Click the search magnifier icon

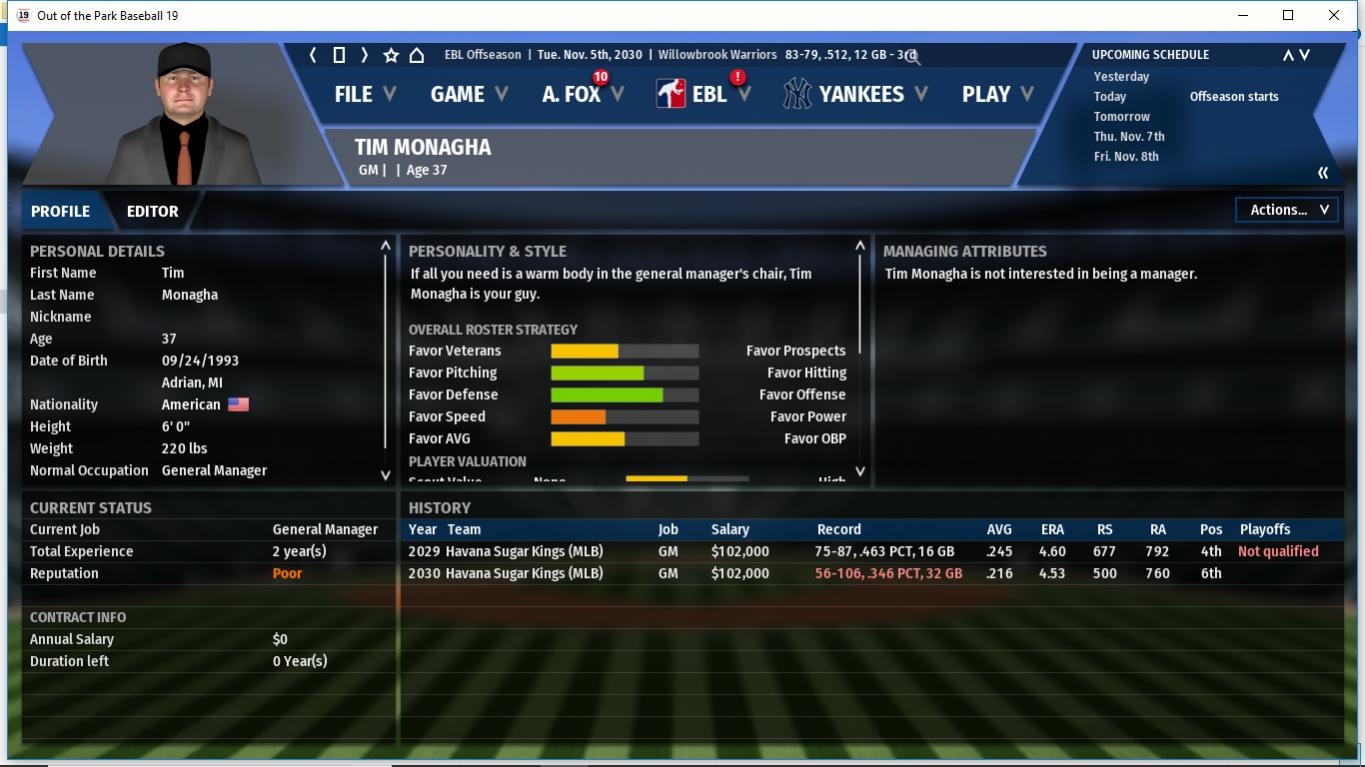[x=912, y=56]
